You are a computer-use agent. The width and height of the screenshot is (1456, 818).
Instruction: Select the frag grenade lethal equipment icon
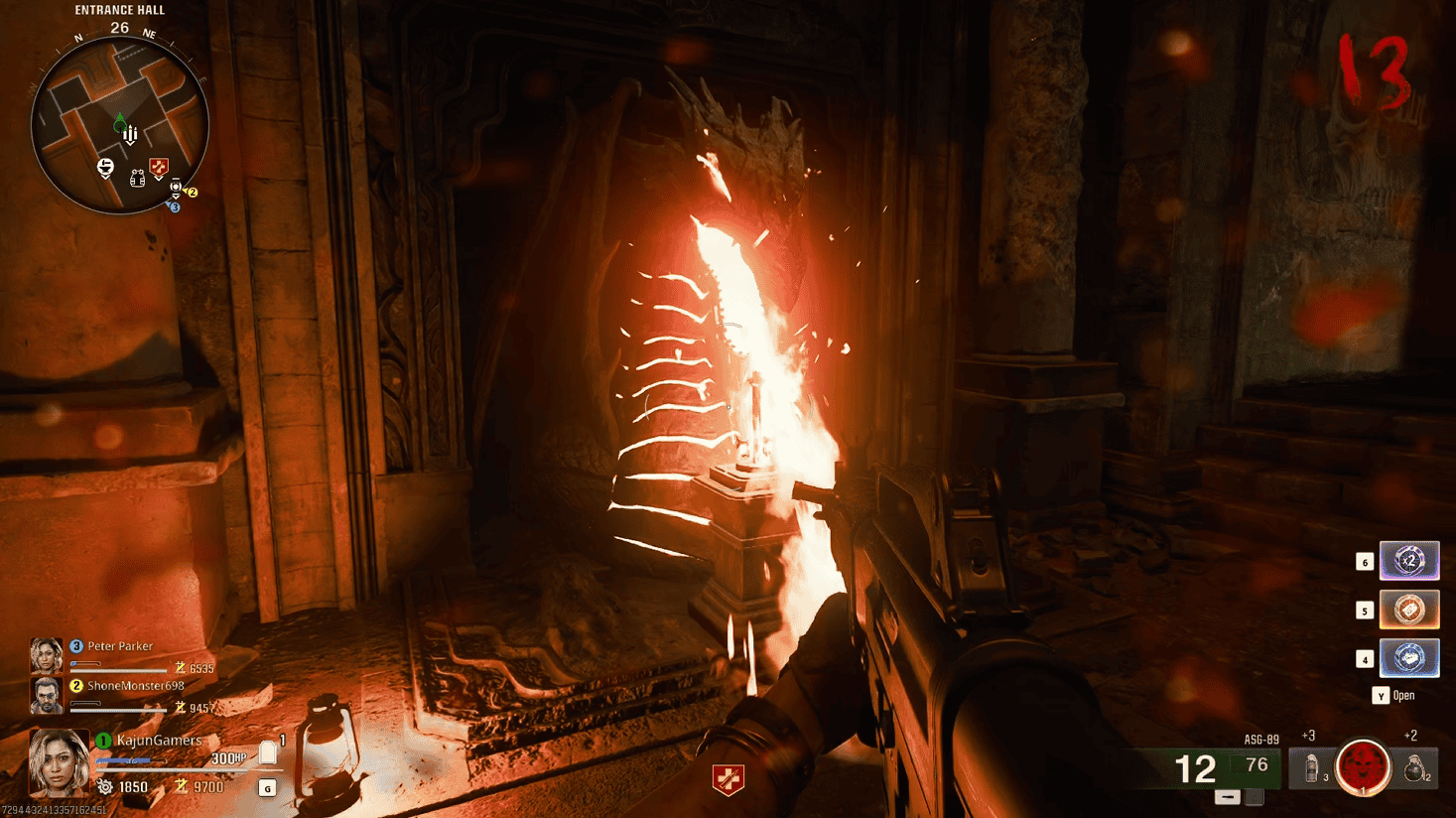point(1412,769)
